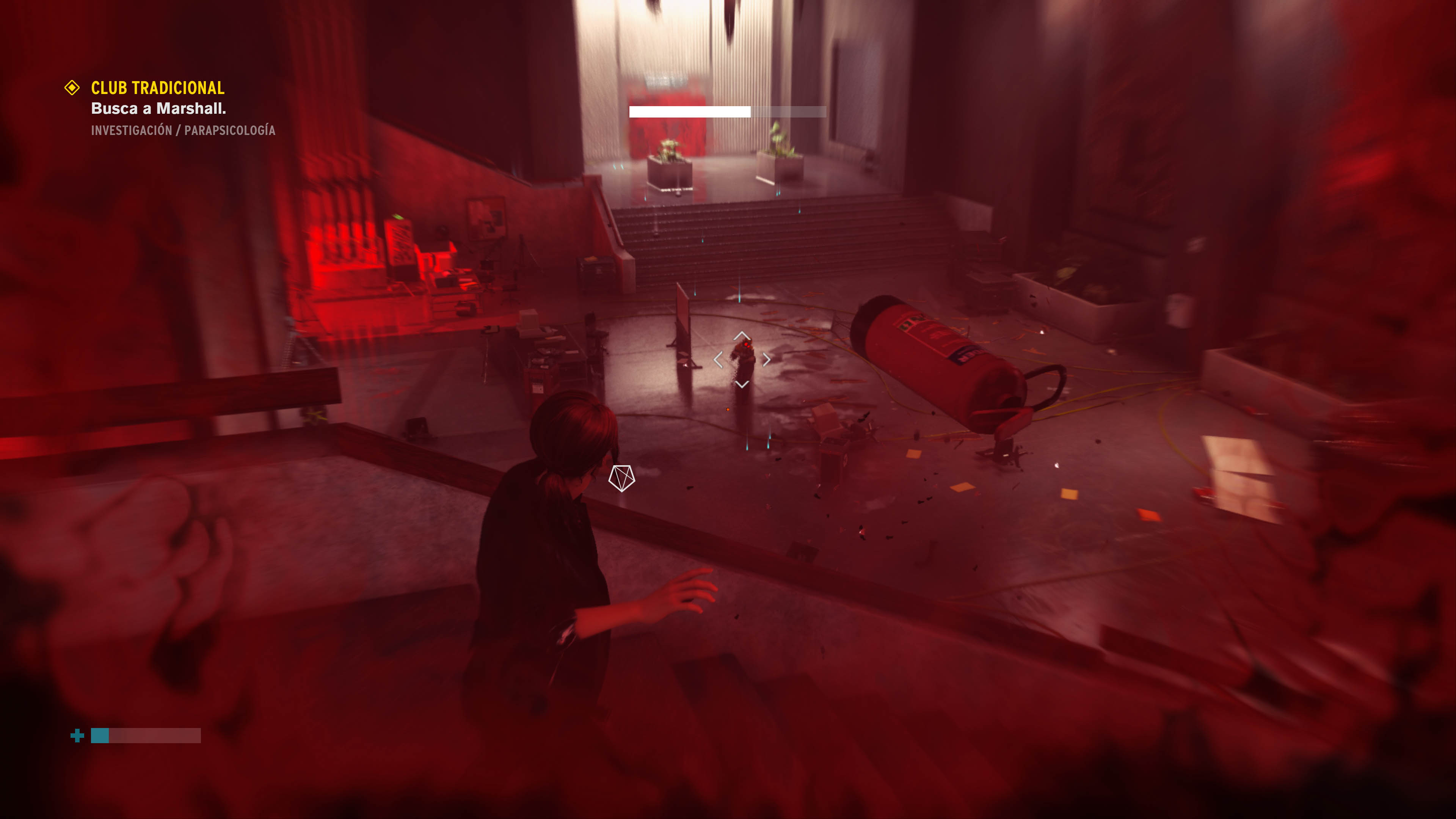Click the yellow diamond mission icon
The image size is (1456, 819).
[x=72, y=88]
